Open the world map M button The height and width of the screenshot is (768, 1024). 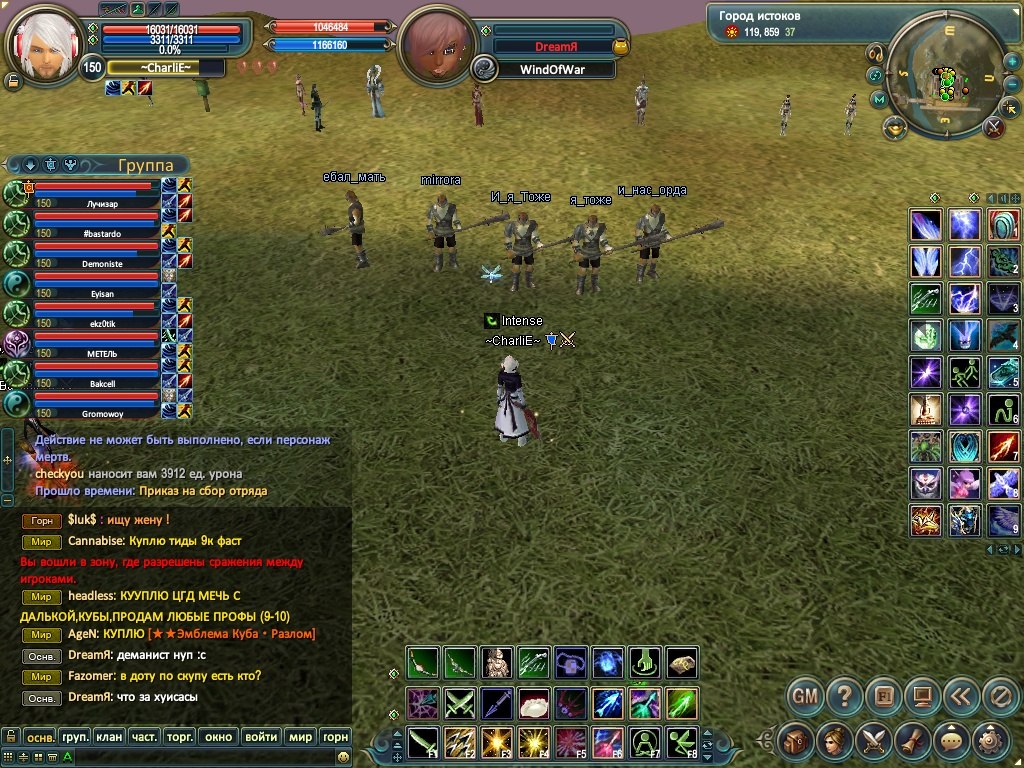(x=880, y=99)
